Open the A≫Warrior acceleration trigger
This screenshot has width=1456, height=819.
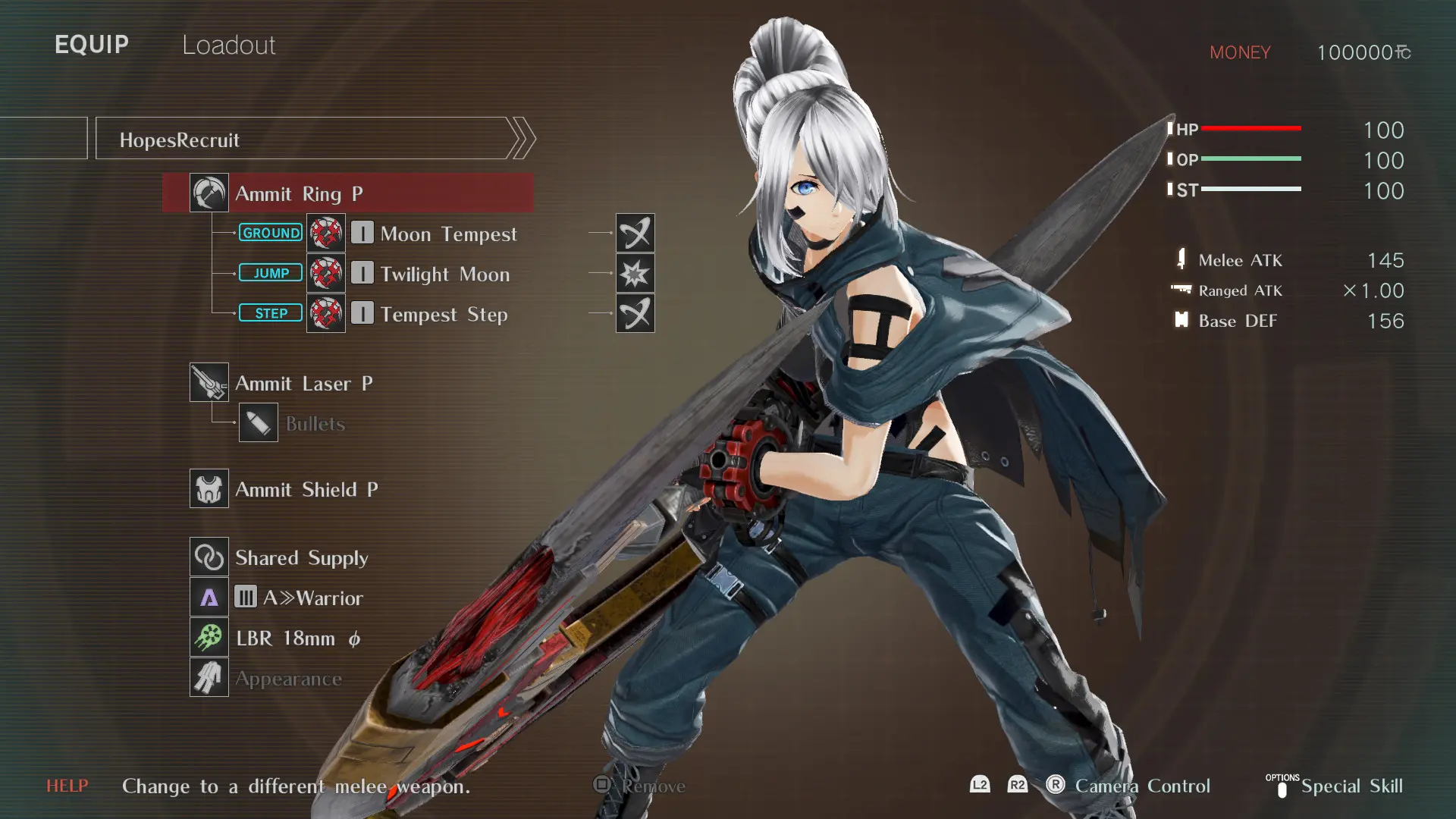tap(312, 598)
